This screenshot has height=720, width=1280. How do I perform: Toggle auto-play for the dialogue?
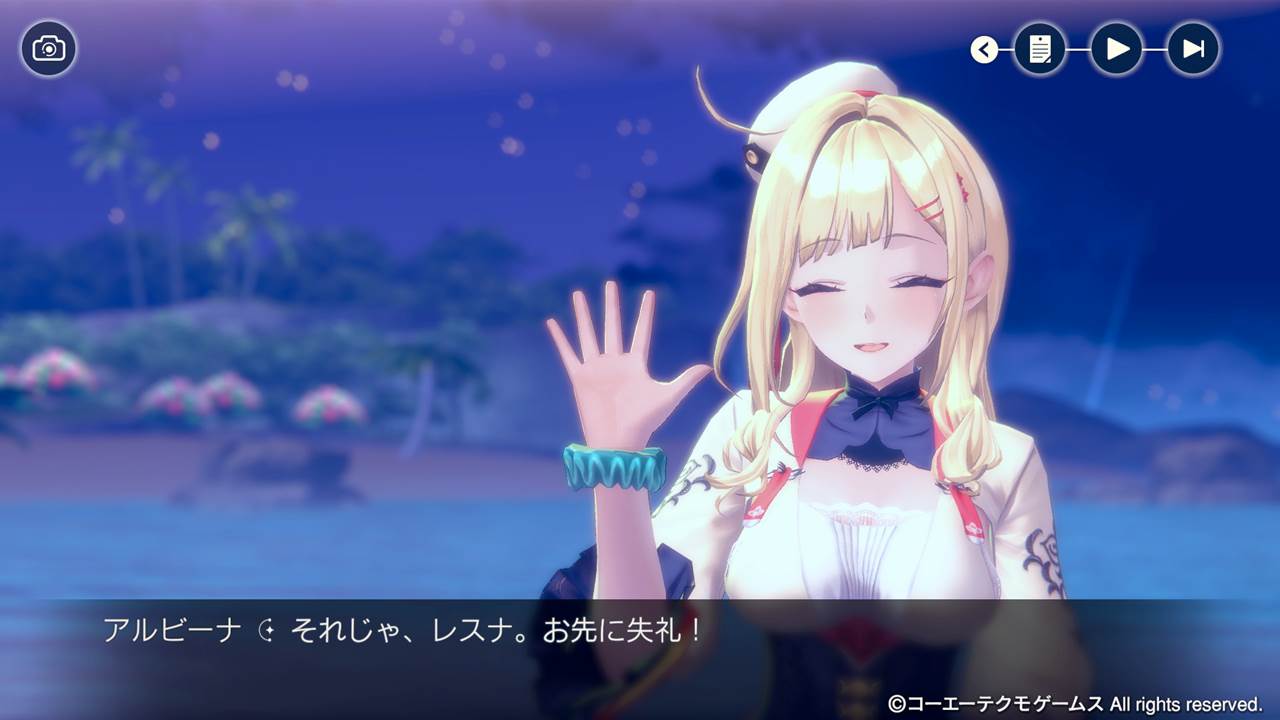[x=1117, y=49]
